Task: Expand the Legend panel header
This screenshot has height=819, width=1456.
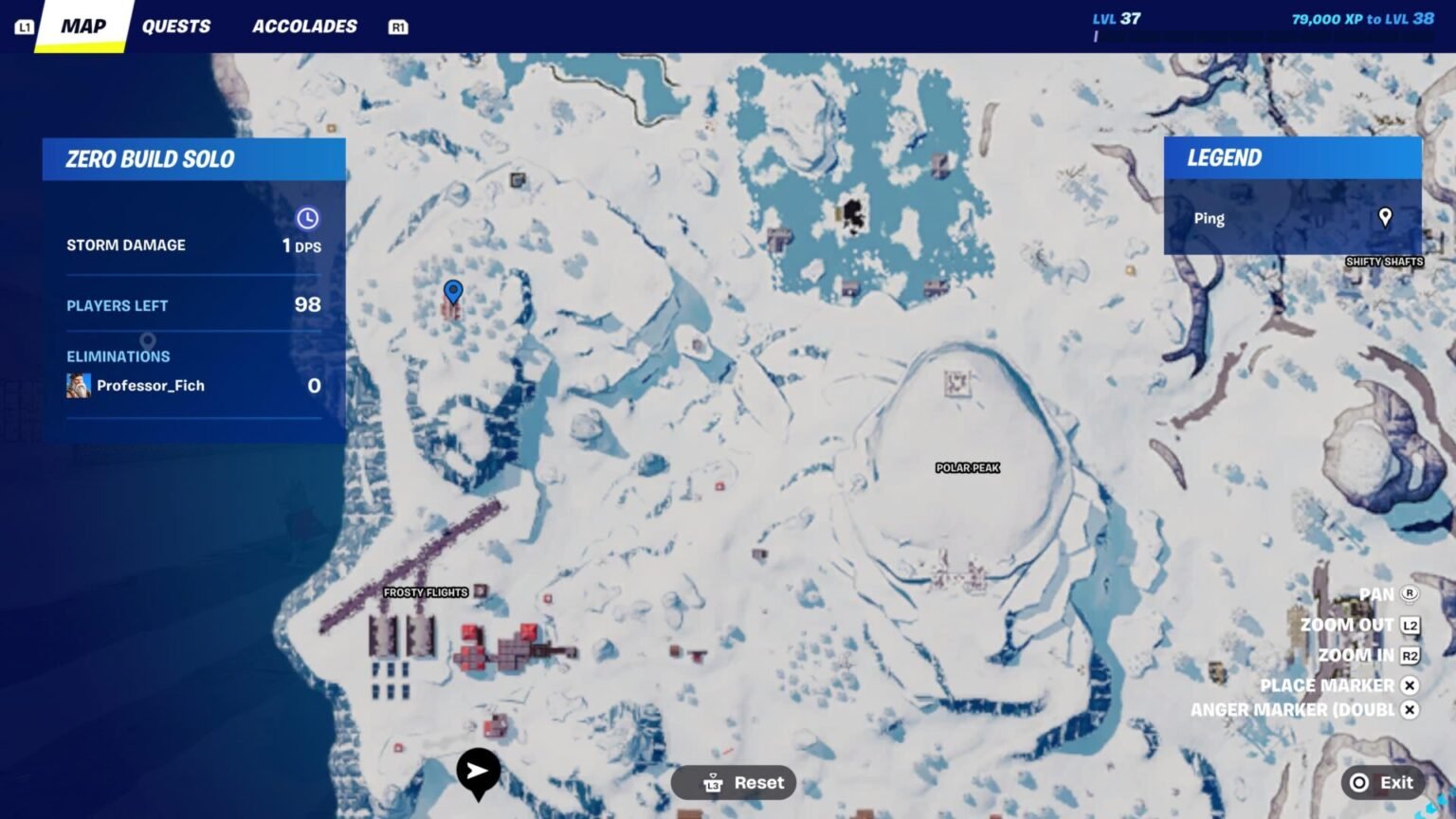Action: pyautogui.click(x=1224, y=157)
